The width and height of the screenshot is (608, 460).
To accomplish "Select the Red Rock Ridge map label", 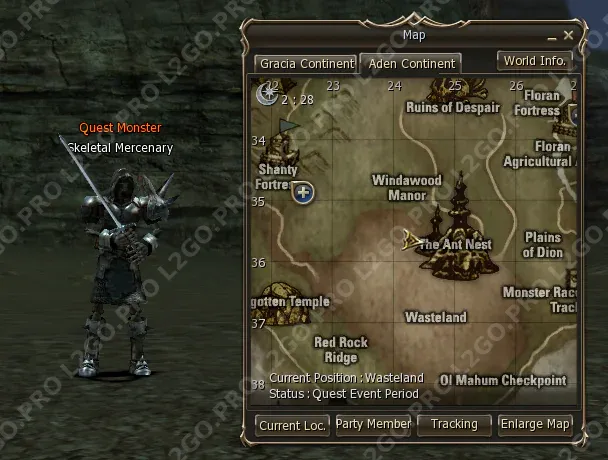I will [341, 350].
